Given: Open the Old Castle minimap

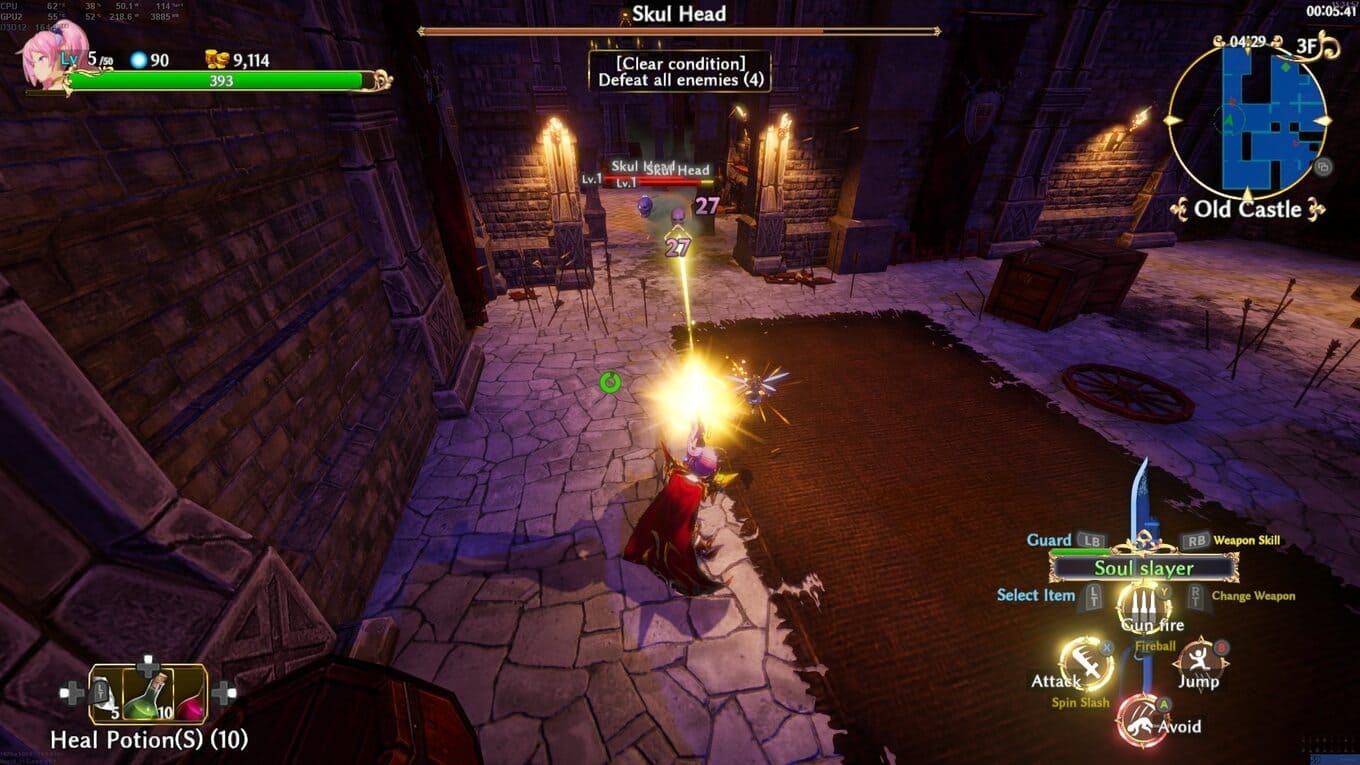Looking at the screenshot, I should (1249, 118).
